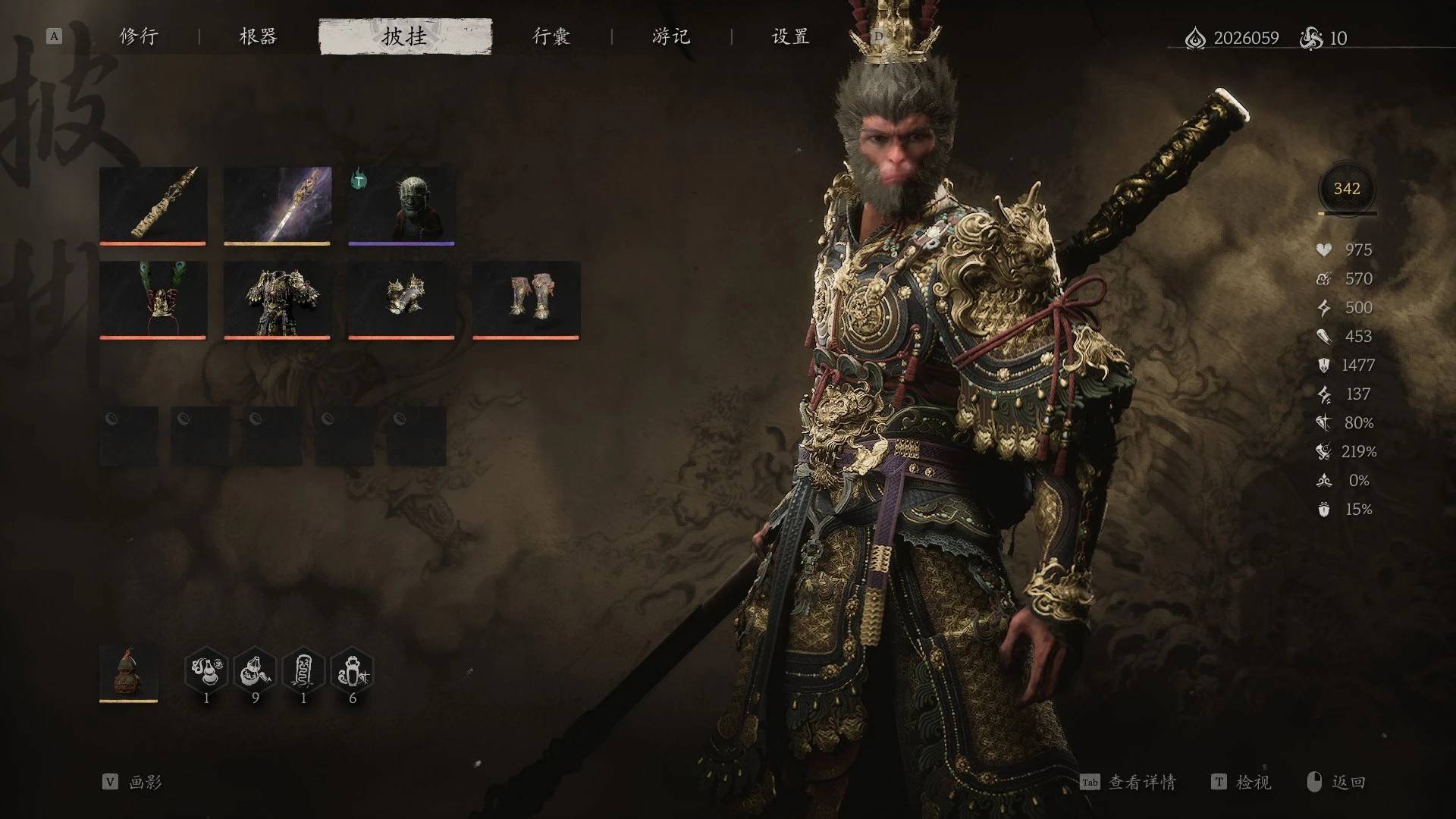
Task: Select the golden staff weapon slot
Action: tap(152, 205)
